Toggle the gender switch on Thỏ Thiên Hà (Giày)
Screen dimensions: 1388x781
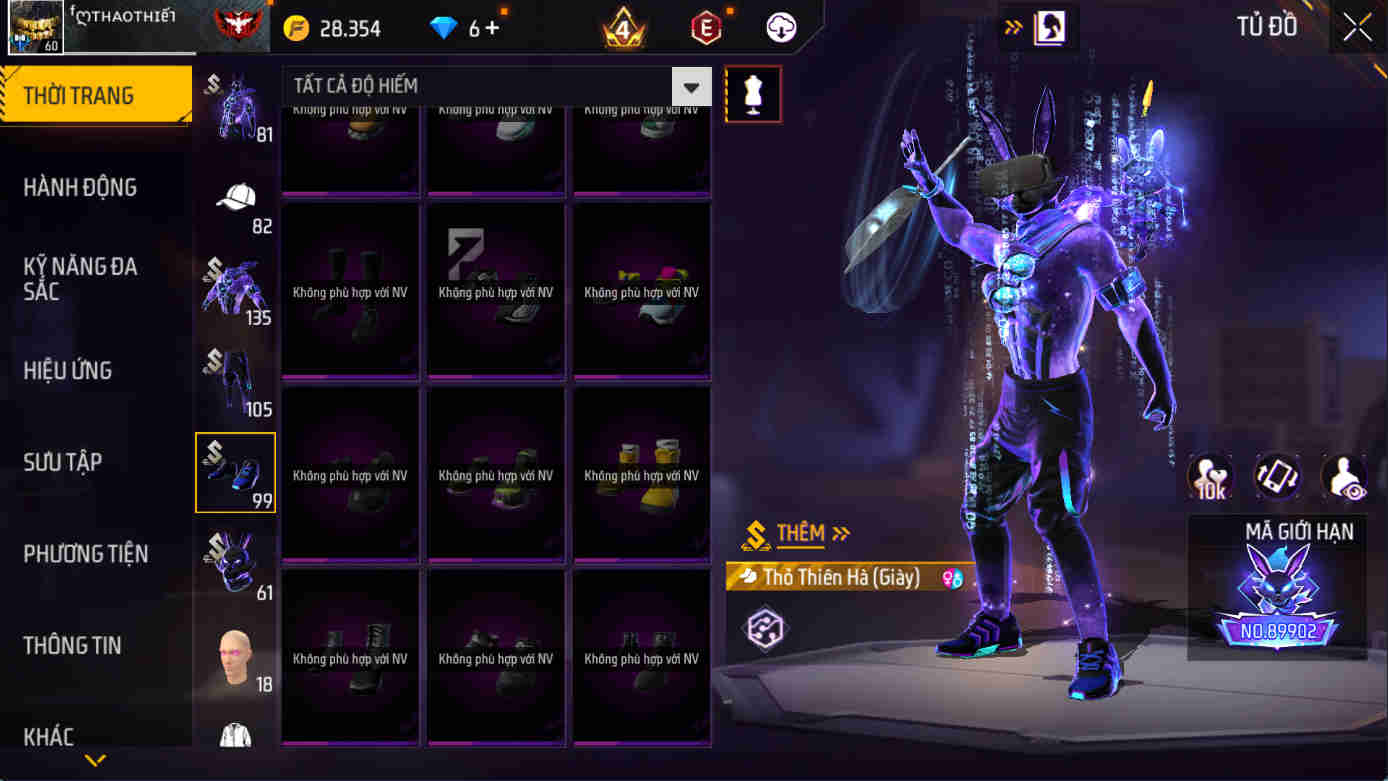[950, 576]
